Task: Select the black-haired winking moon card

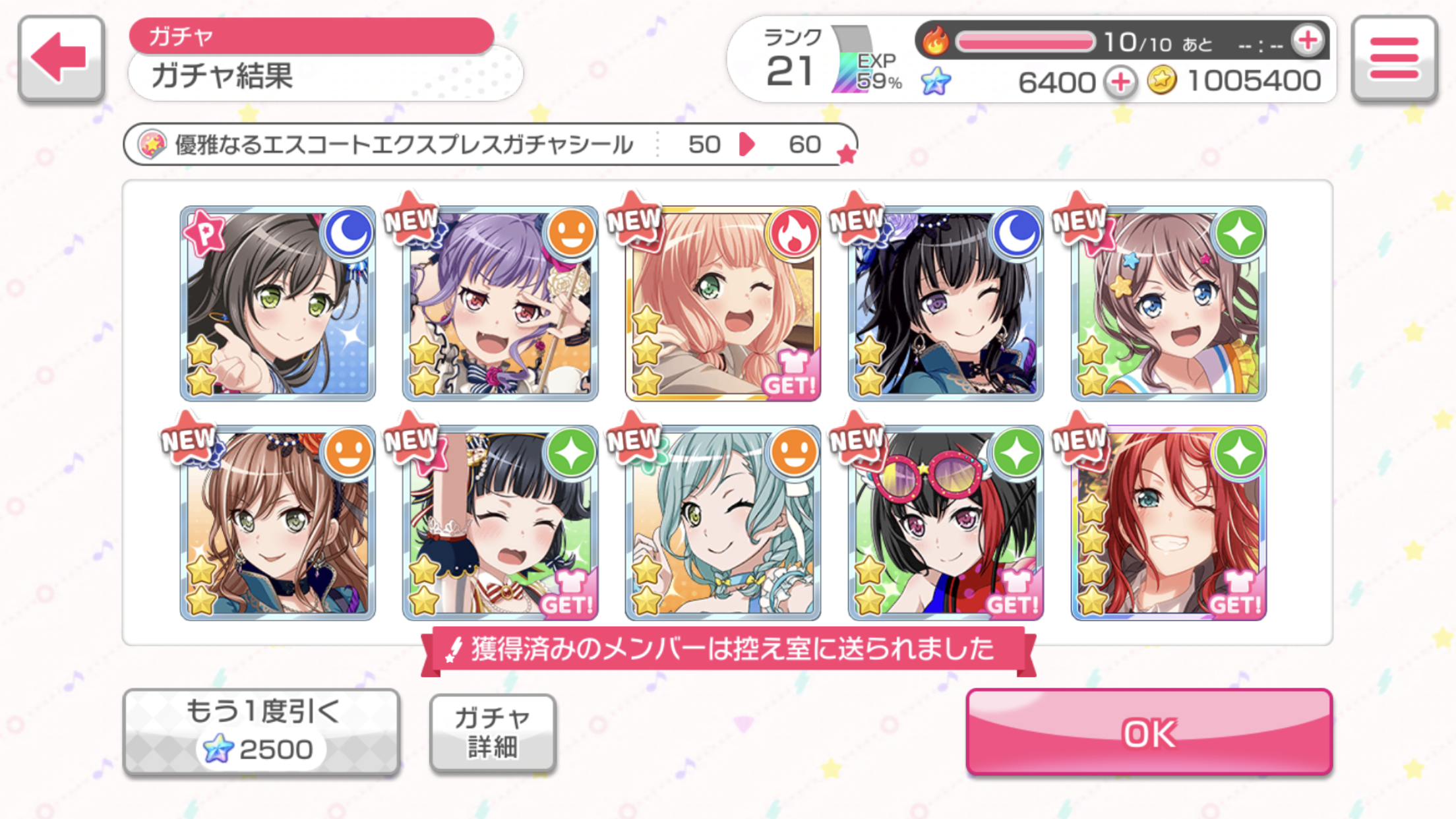Action: click(x=945, y=303)
